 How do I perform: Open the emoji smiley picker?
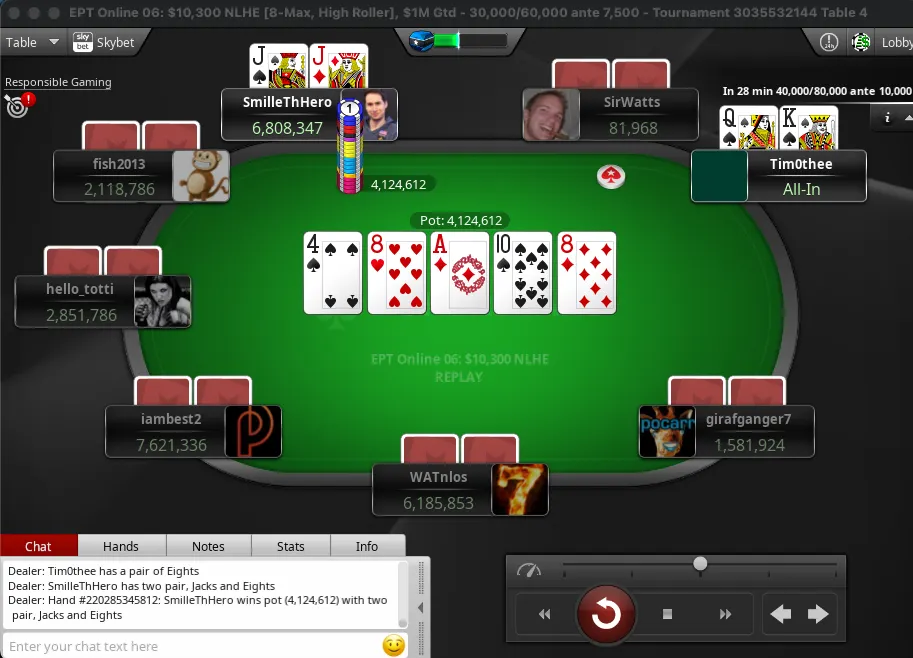[394, 646]
